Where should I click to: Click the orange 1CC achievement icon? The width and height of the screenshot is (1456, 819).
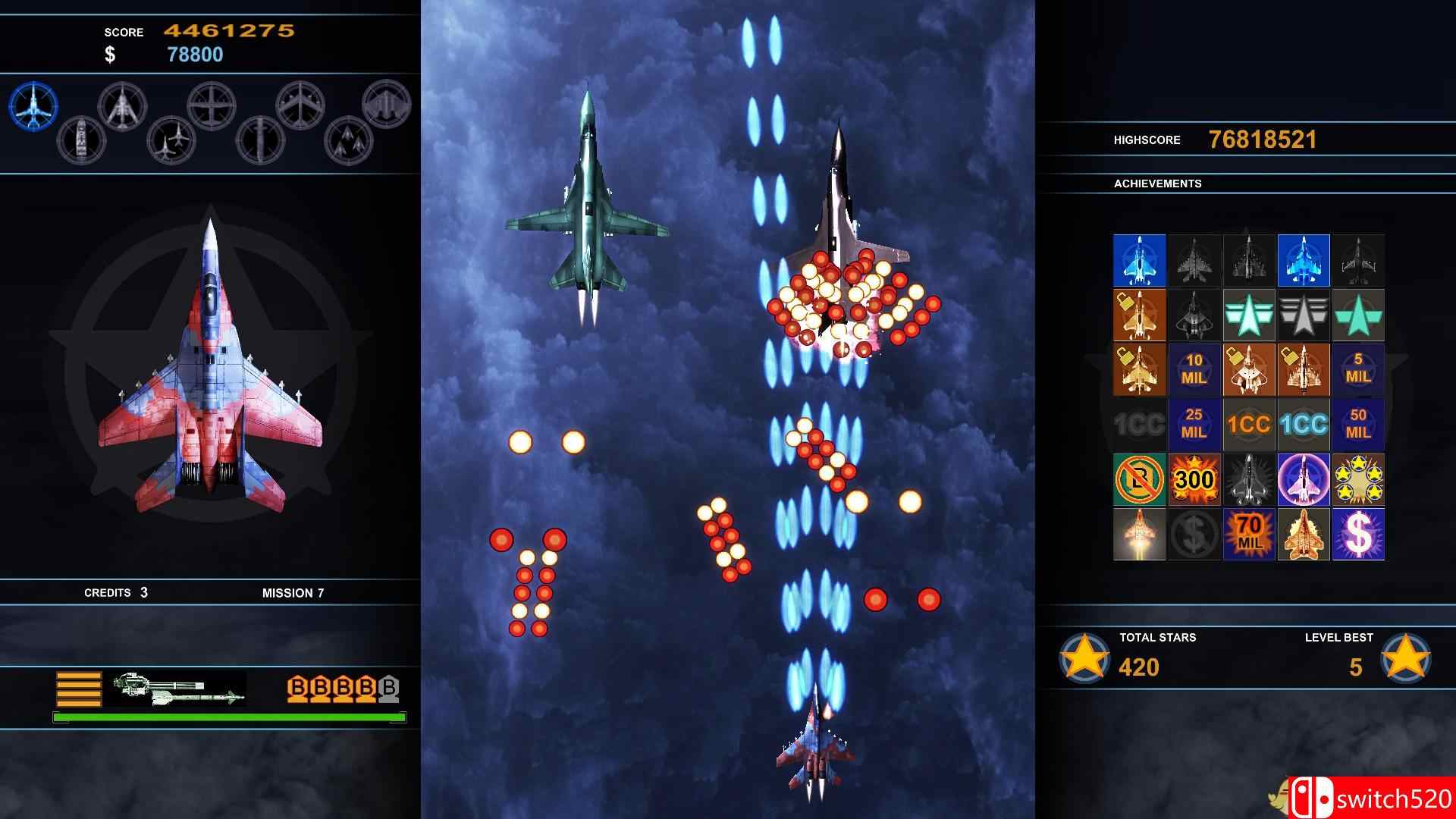(1247, 425)
